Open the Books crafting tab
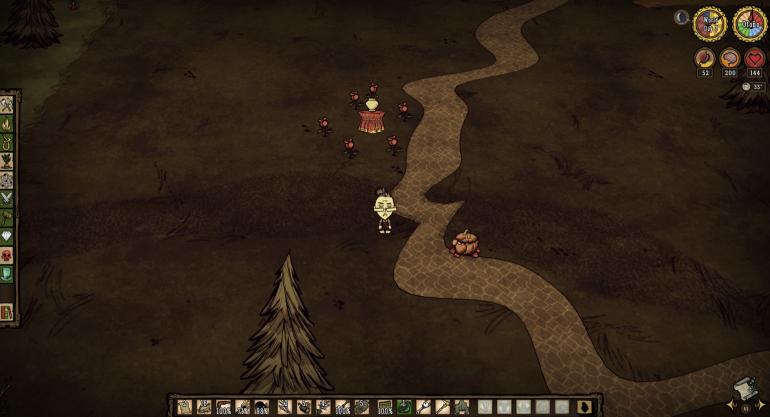770x417 pixels. (7, 312)
